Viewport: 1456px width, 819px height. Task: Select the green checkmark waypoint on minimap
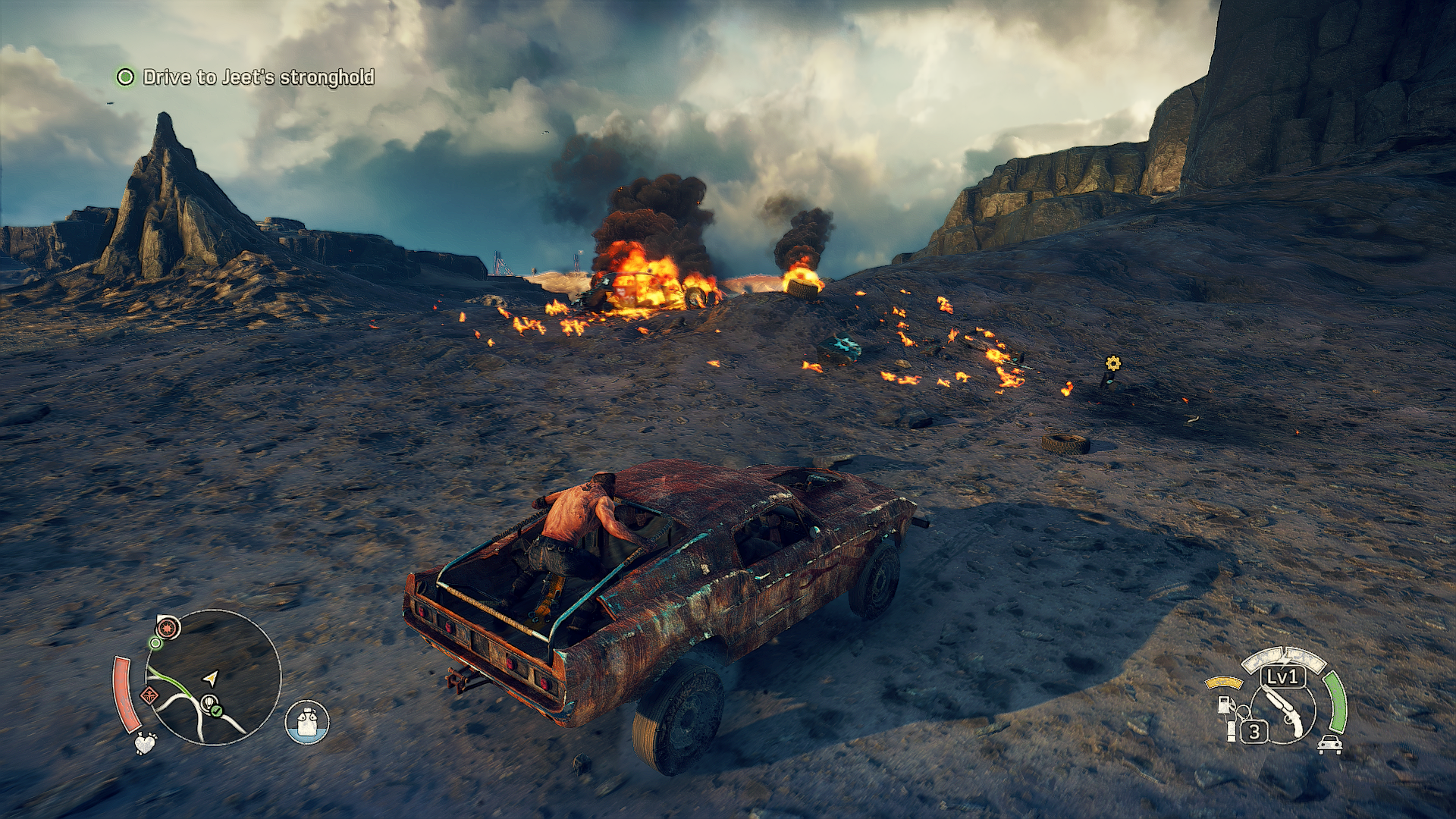point(217,711)
